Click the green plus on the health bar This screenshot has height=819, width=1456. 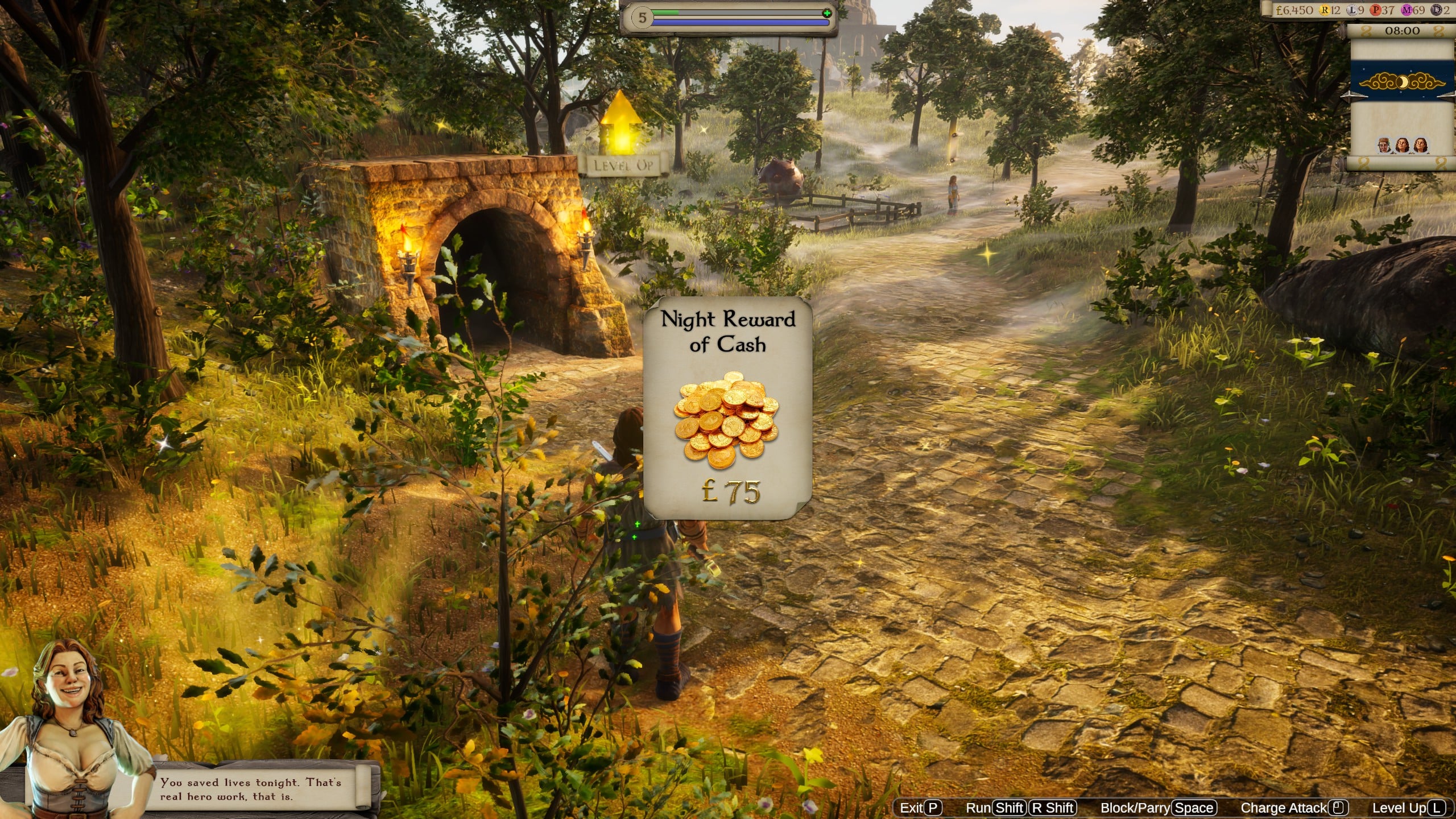point(826,13)
